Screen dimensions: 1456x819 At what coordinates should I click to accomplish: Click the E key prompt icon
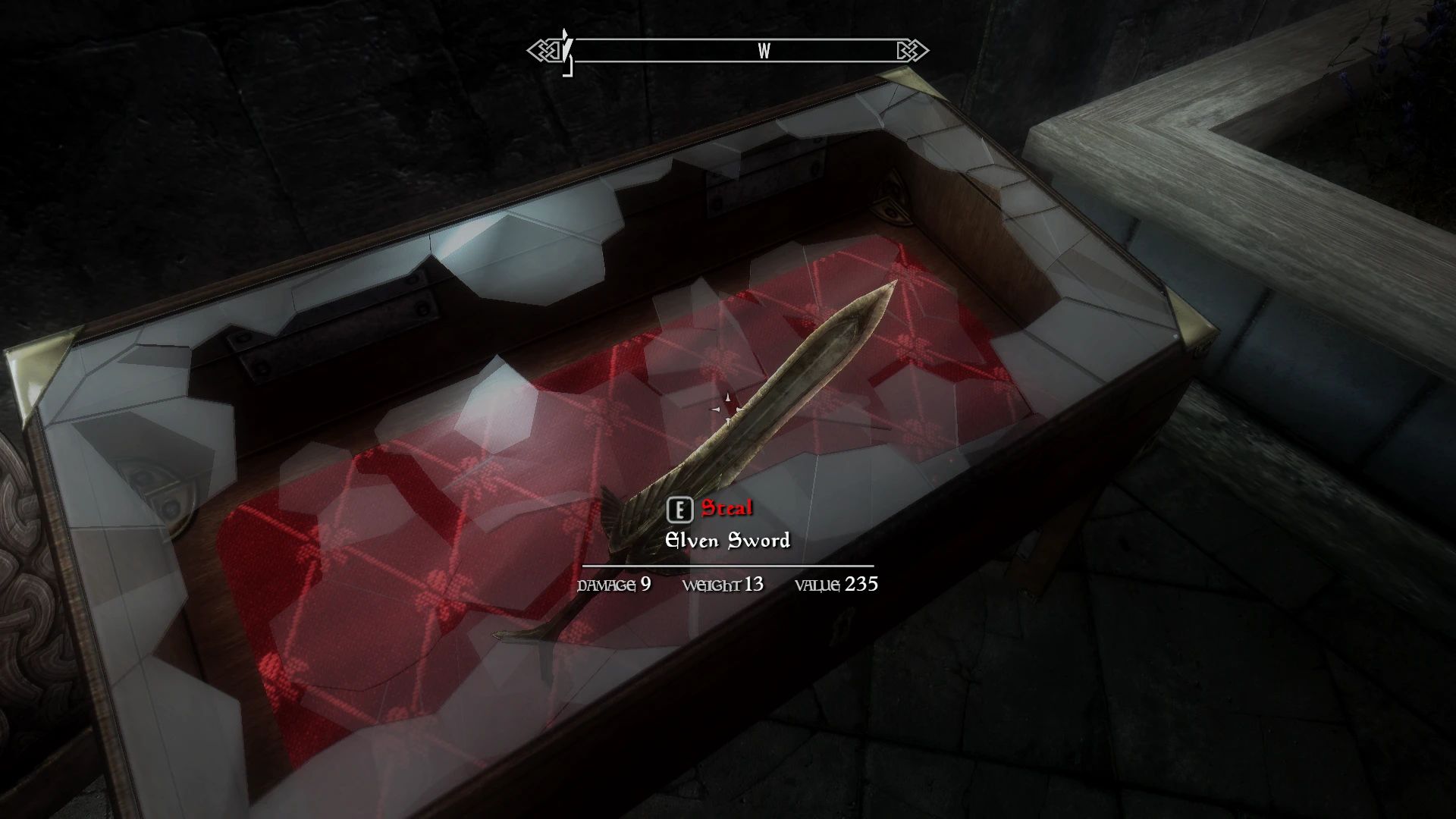pos(682,510)
